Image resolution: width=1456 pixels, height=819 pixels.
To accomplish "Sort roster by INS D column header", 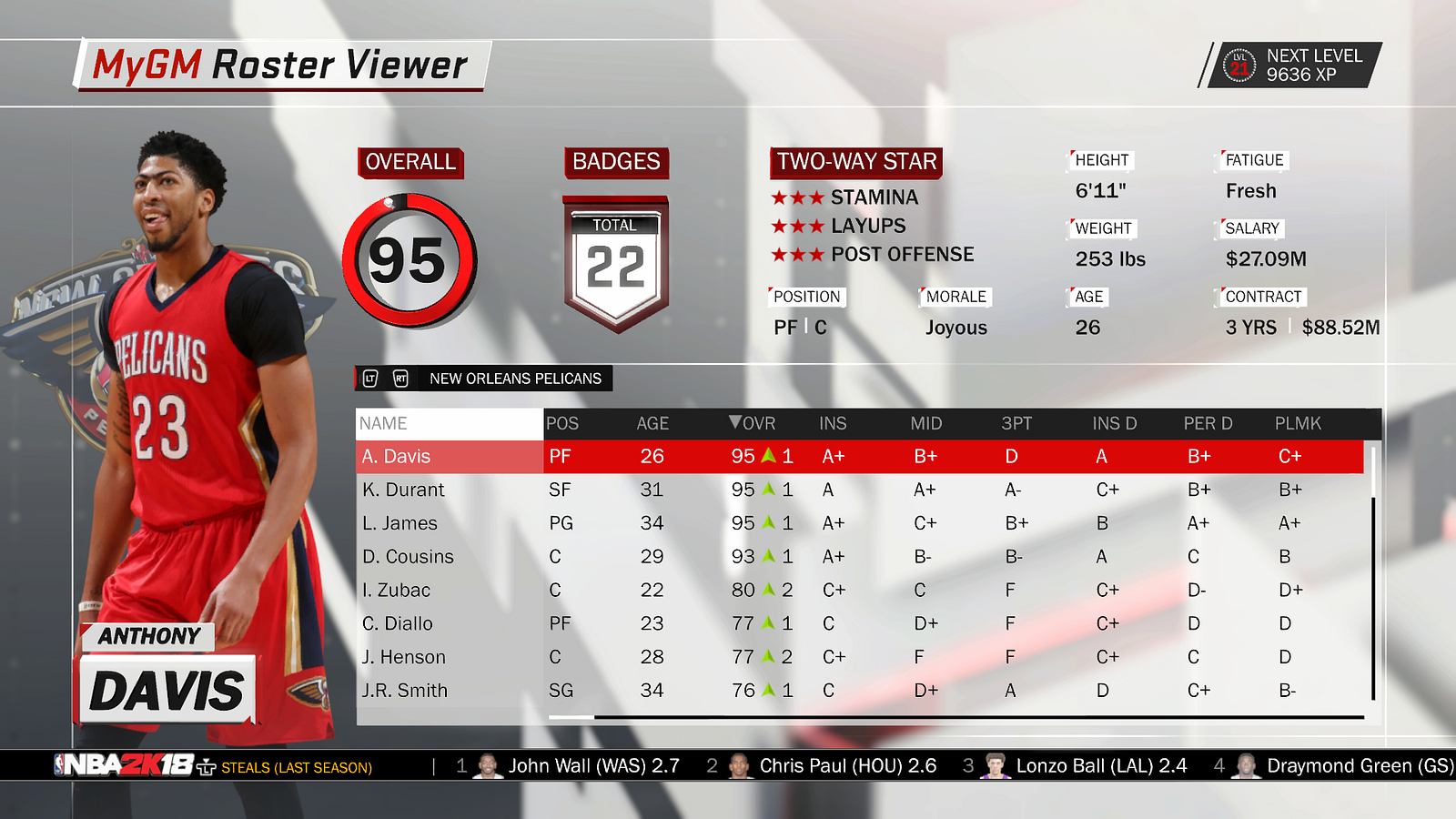I will [1115, 424].
